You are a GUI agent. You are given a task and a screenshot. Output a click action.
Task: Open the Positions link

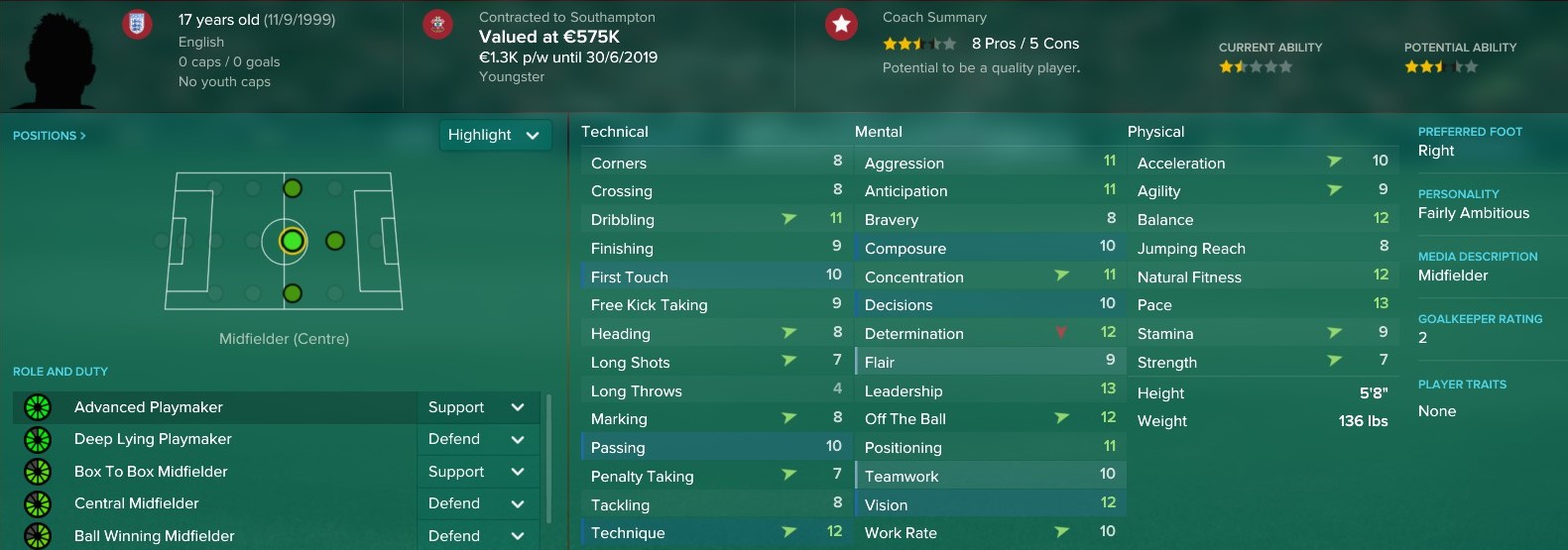[x=50, y=136]
